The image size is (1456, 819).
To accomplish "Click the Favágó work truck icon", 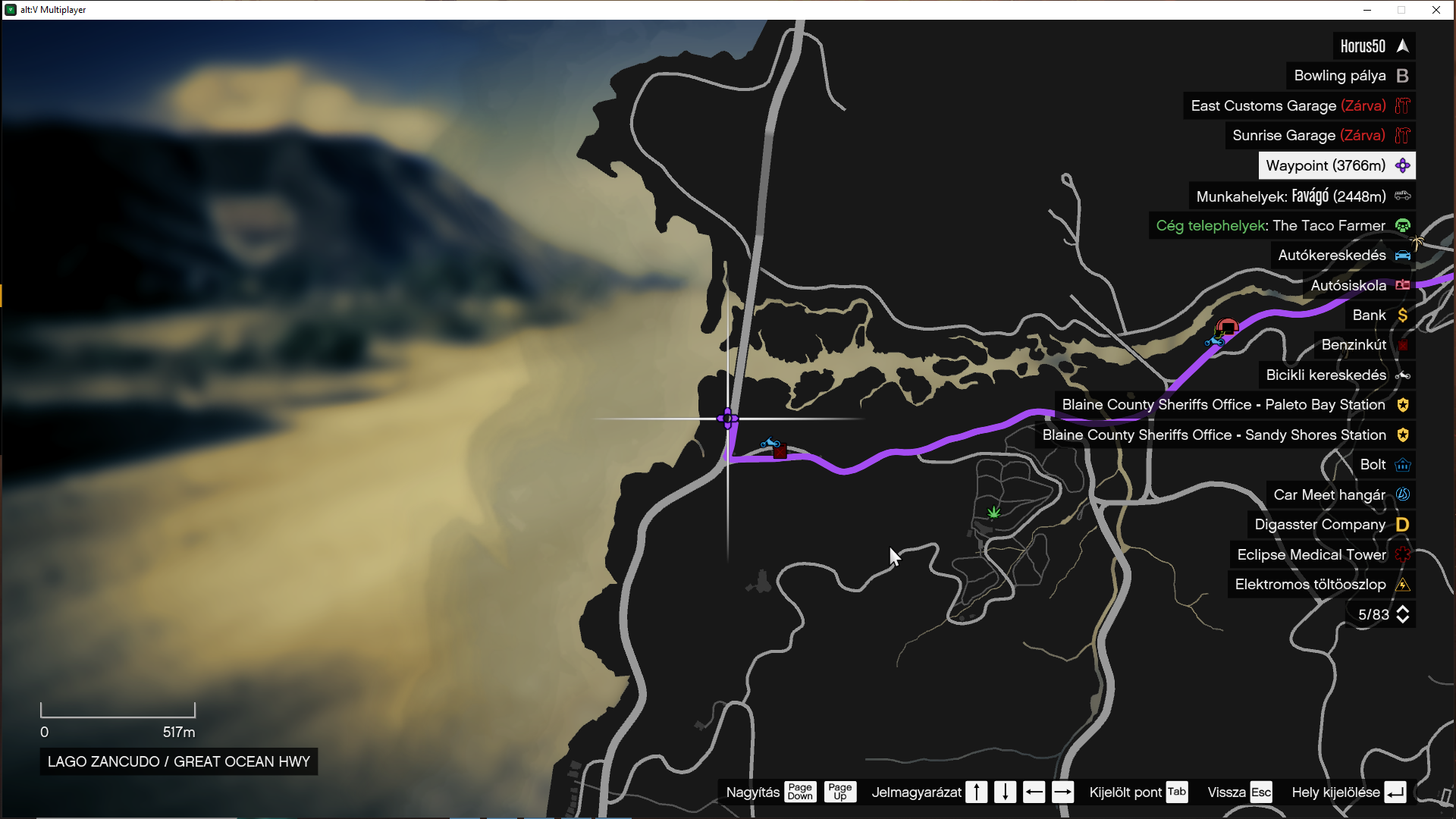I will (x=1402, y=196).
